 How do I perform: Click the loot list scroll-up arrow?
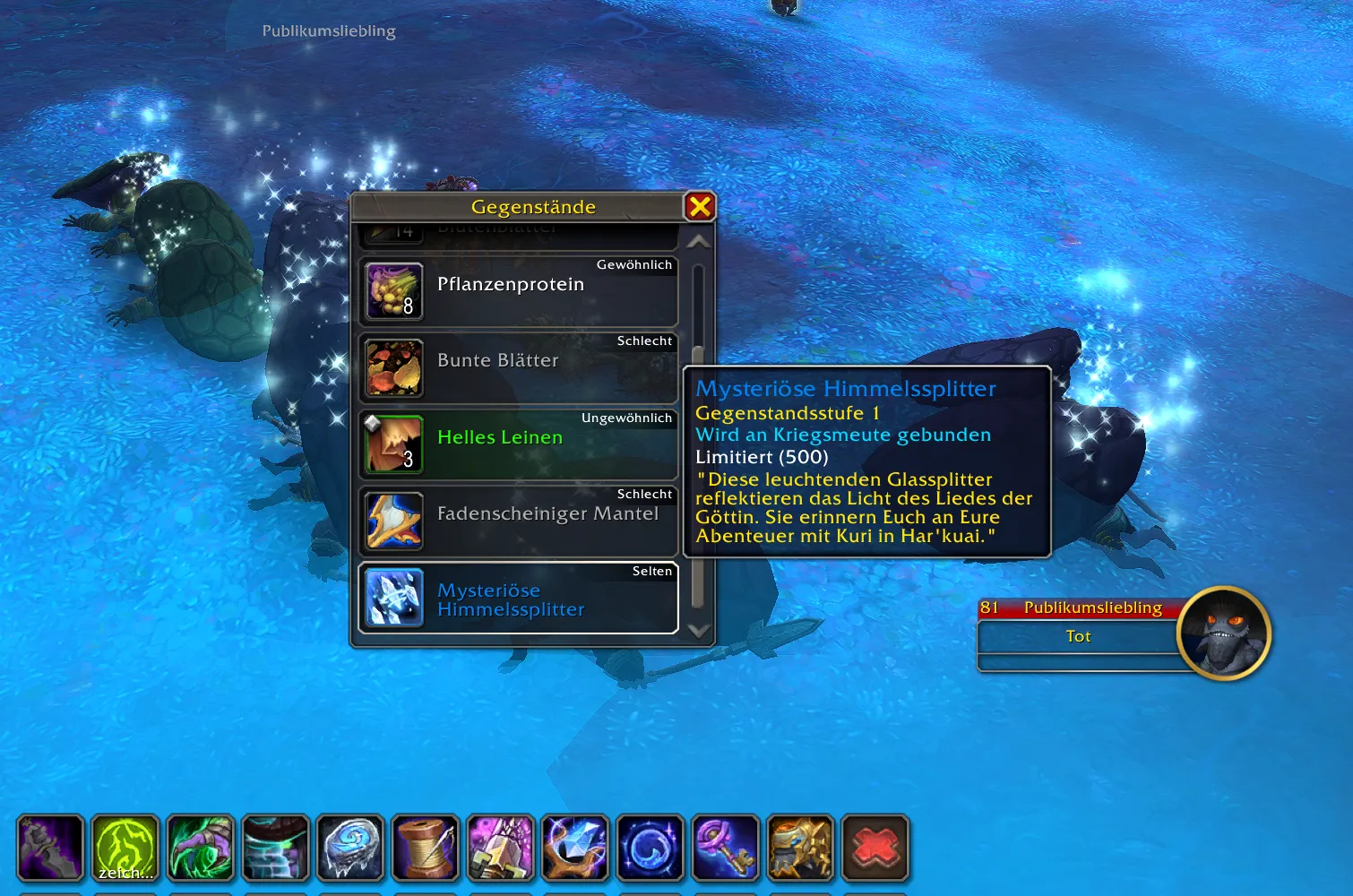point(698,242)
